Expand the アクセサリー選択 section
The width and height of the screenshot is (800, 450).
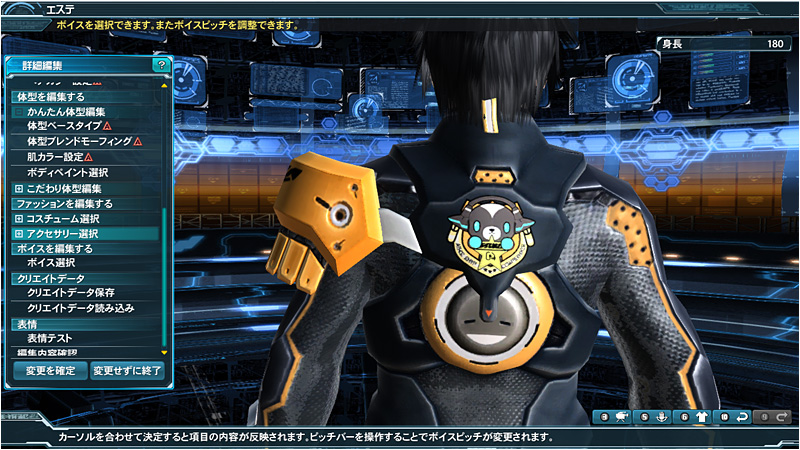click(18, 233)
